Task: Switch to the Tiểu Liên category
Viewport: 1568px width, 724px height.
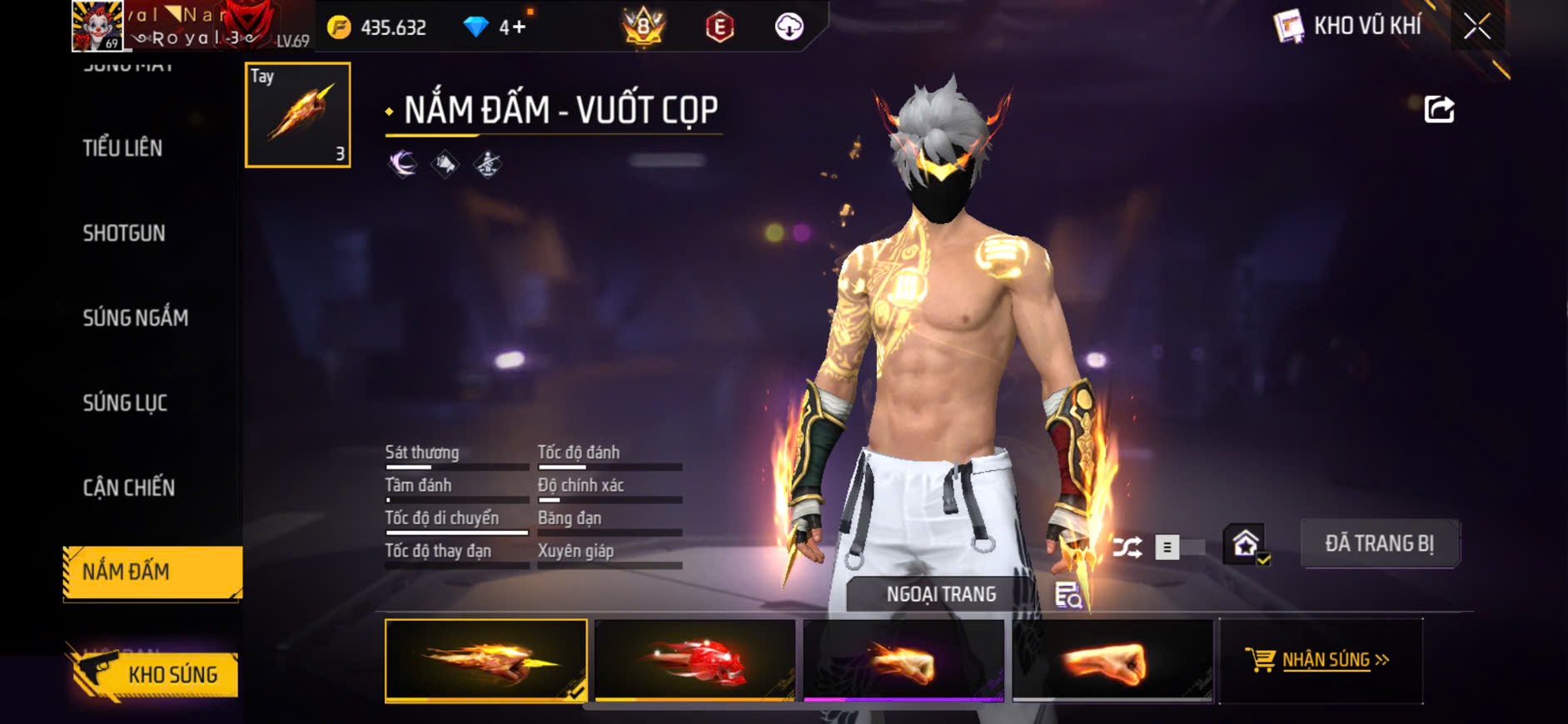Action: tap(122, 148)
